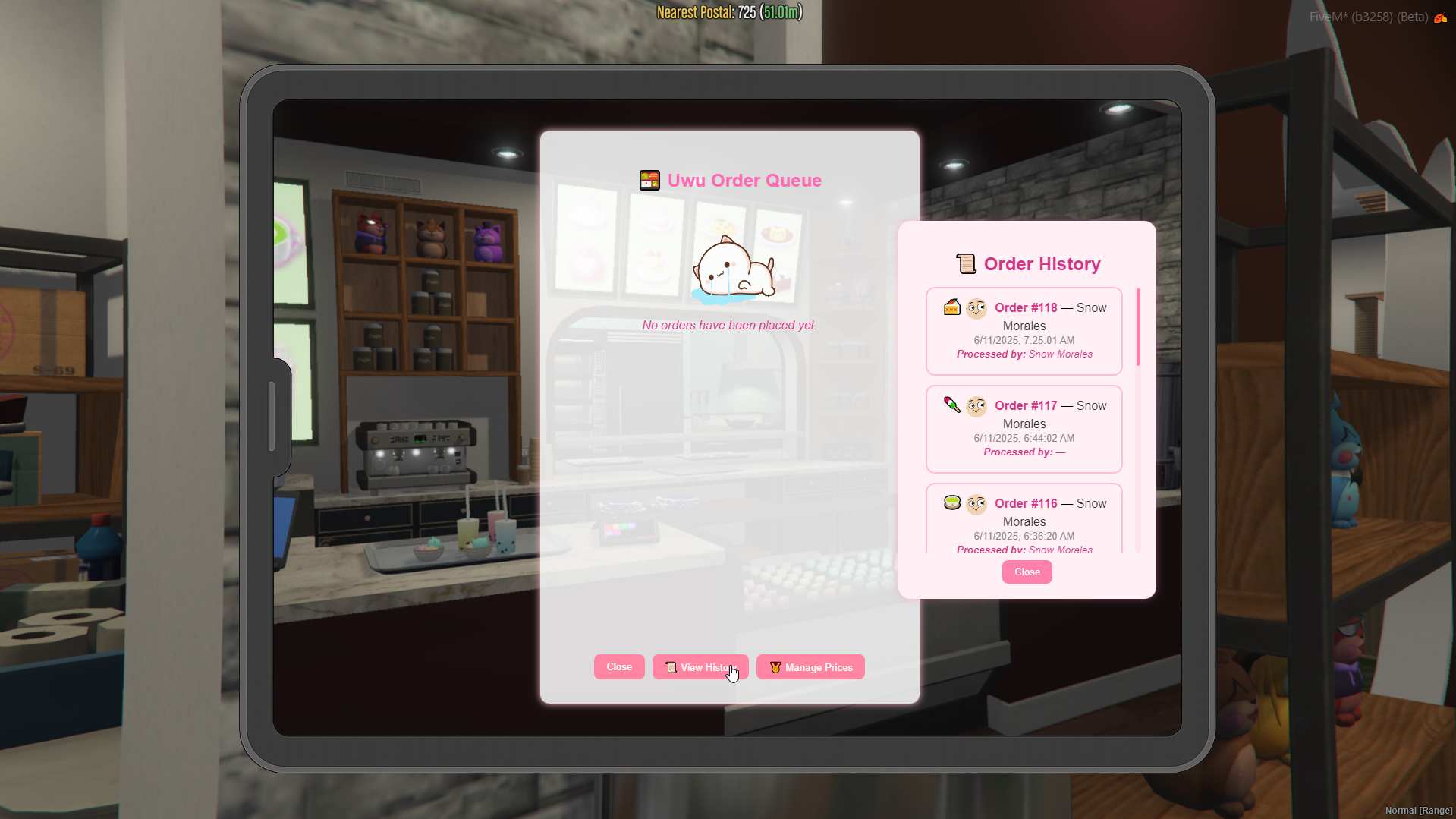Screen dimensions: 1456x819
Task: Click Processed by: Snow Morales on Order #118
Action: [x=1024, y=354]
